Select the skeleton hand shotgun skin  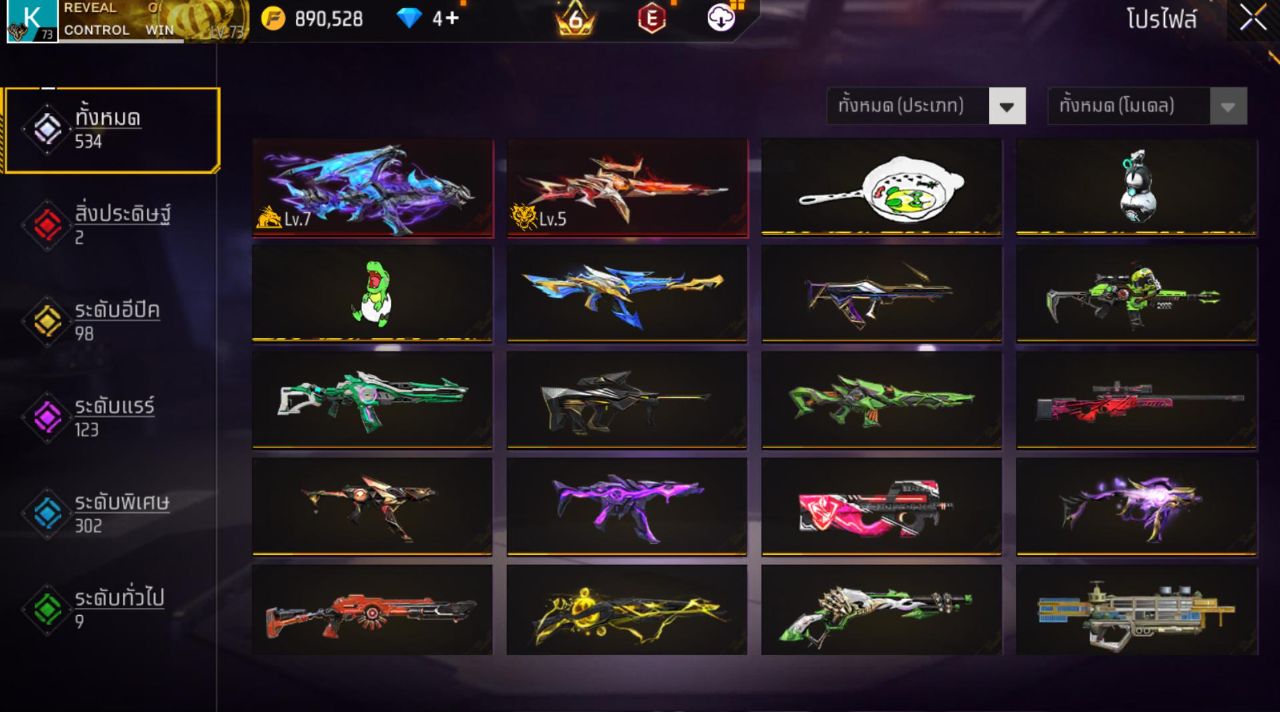tap(881, 610)
